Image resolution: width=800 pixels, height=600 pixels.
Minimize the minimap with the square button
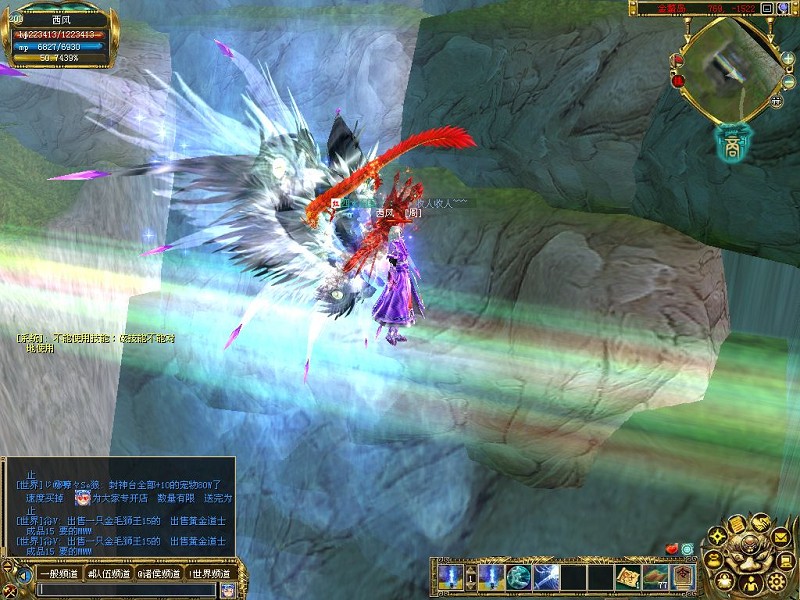(767, 8)
